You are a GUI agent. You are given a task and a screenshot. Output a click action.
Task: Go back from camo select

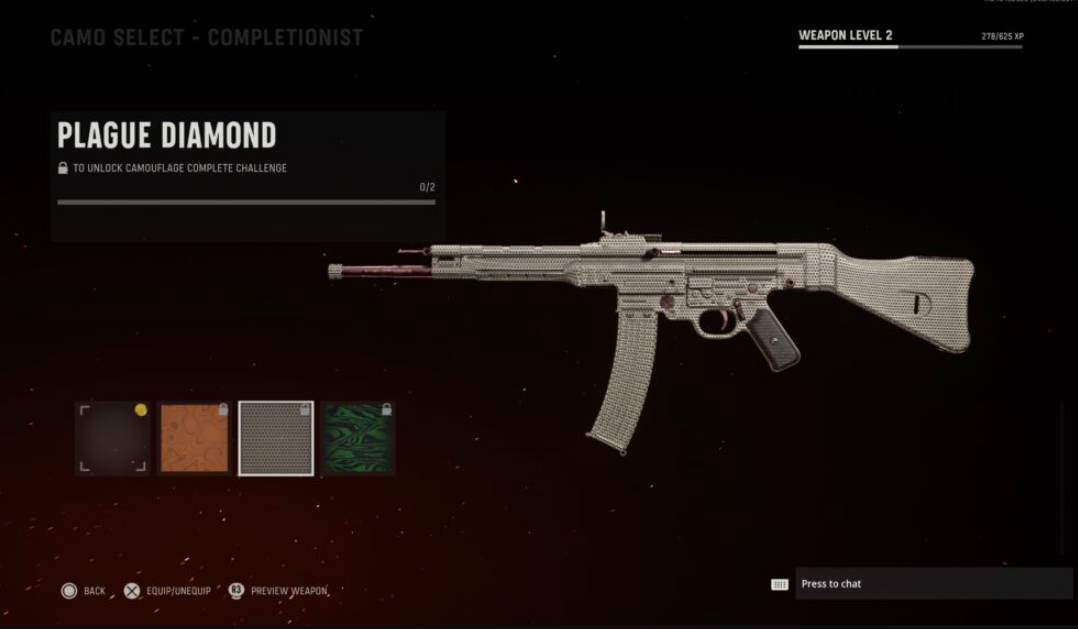83,591
